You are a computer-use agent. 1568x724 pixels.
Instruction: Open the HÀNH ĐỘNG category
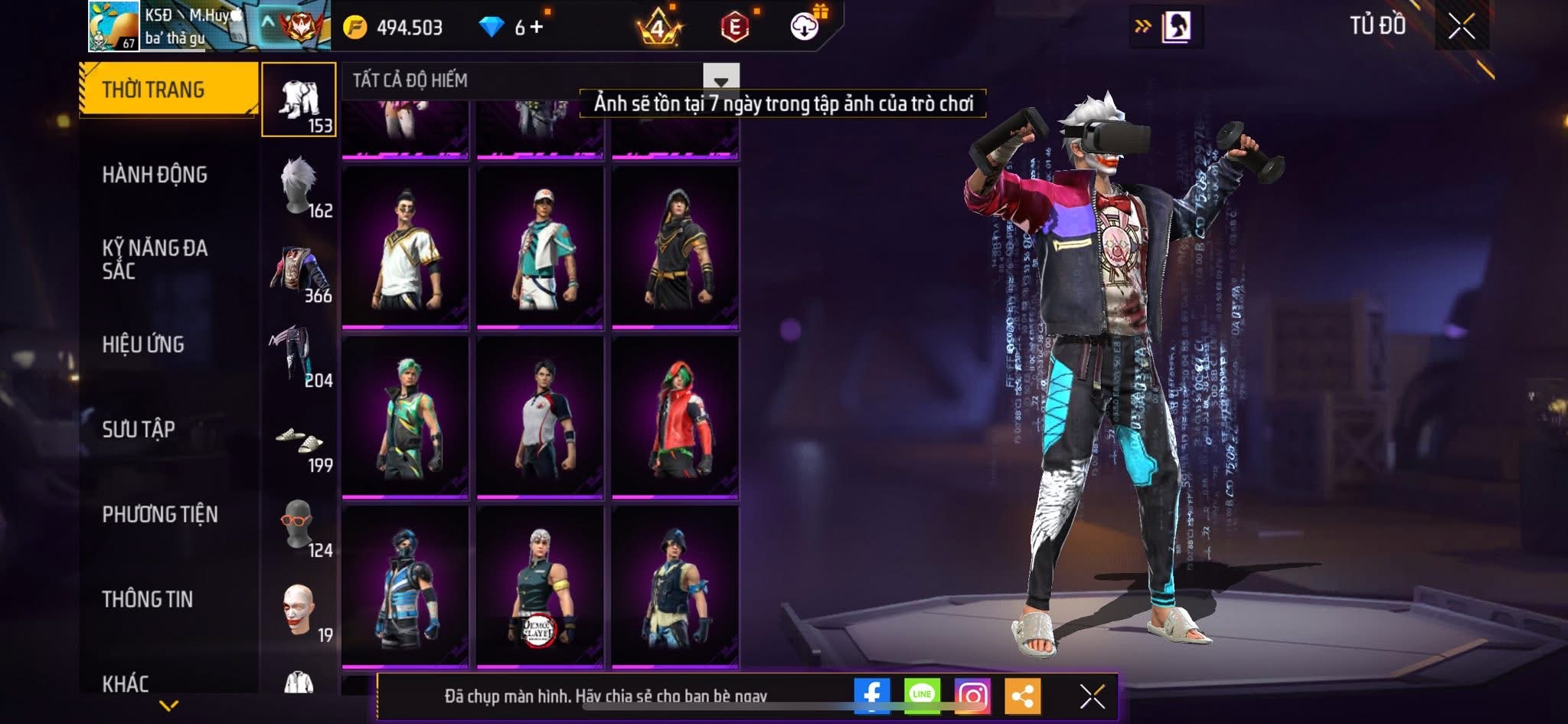click(x=155, y=175)
